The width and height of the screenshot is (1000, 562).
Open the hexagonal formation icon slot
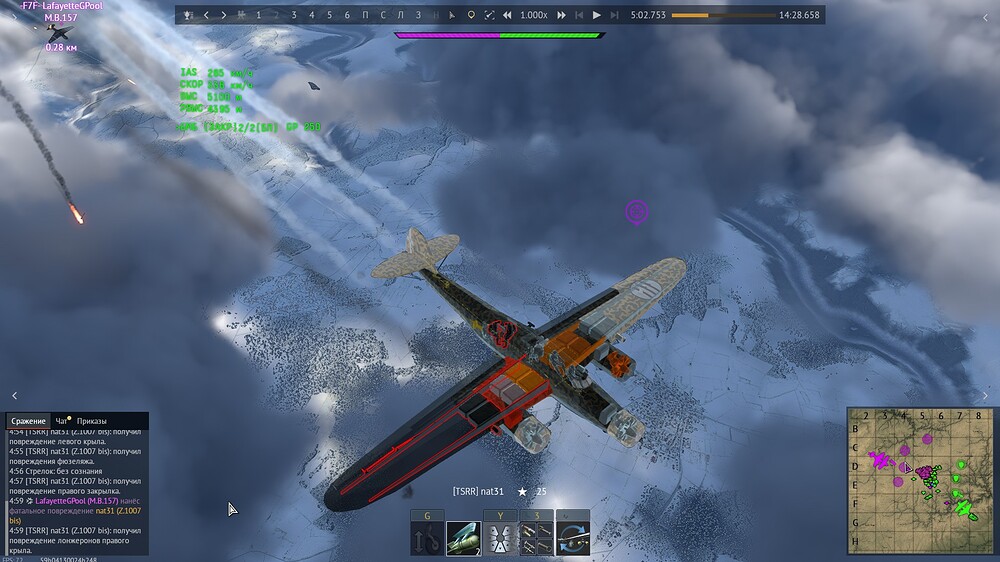(x=500, y=538)
